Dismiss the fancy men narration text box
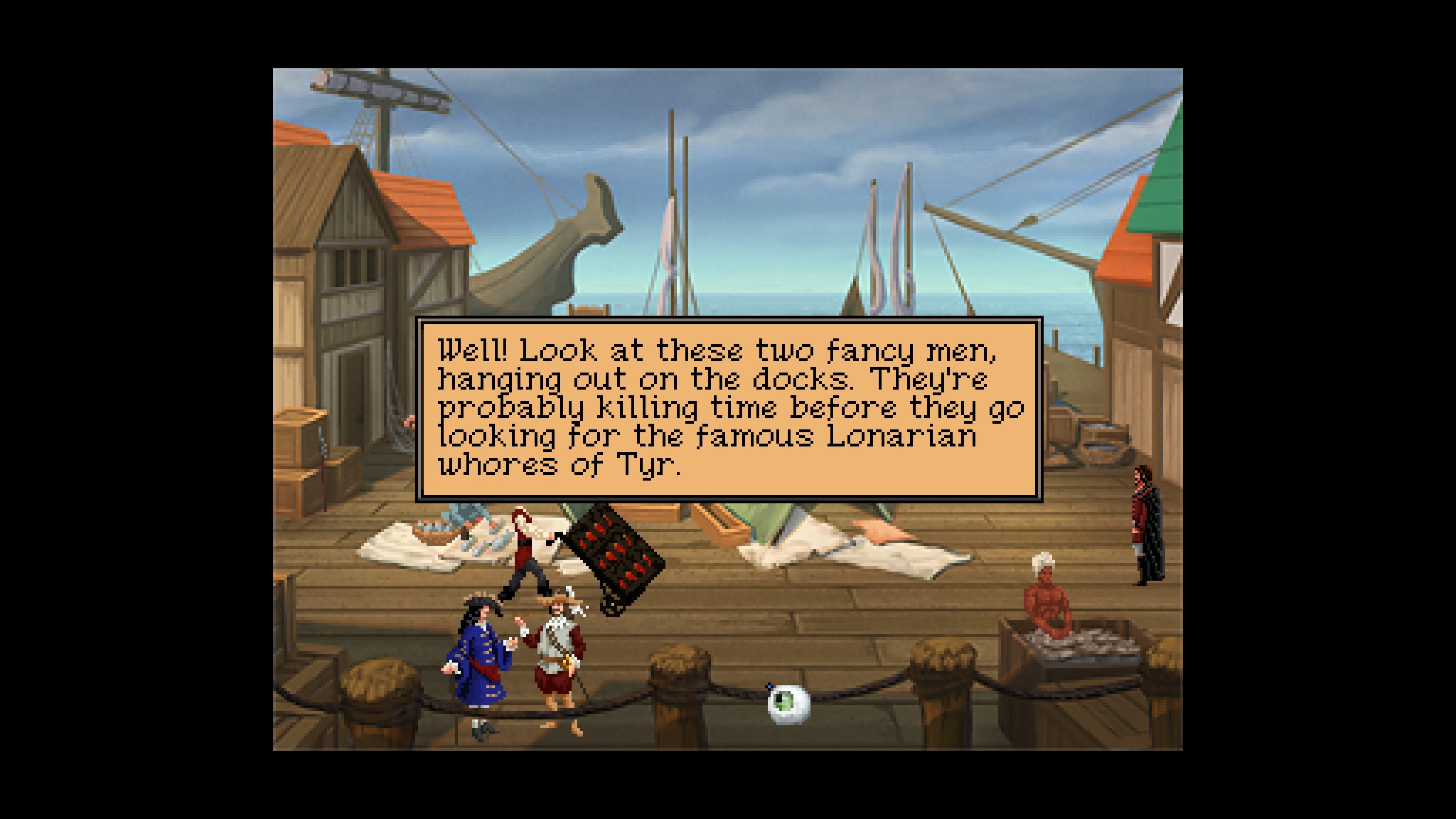 pyautogui.click(x=729, y=408)
